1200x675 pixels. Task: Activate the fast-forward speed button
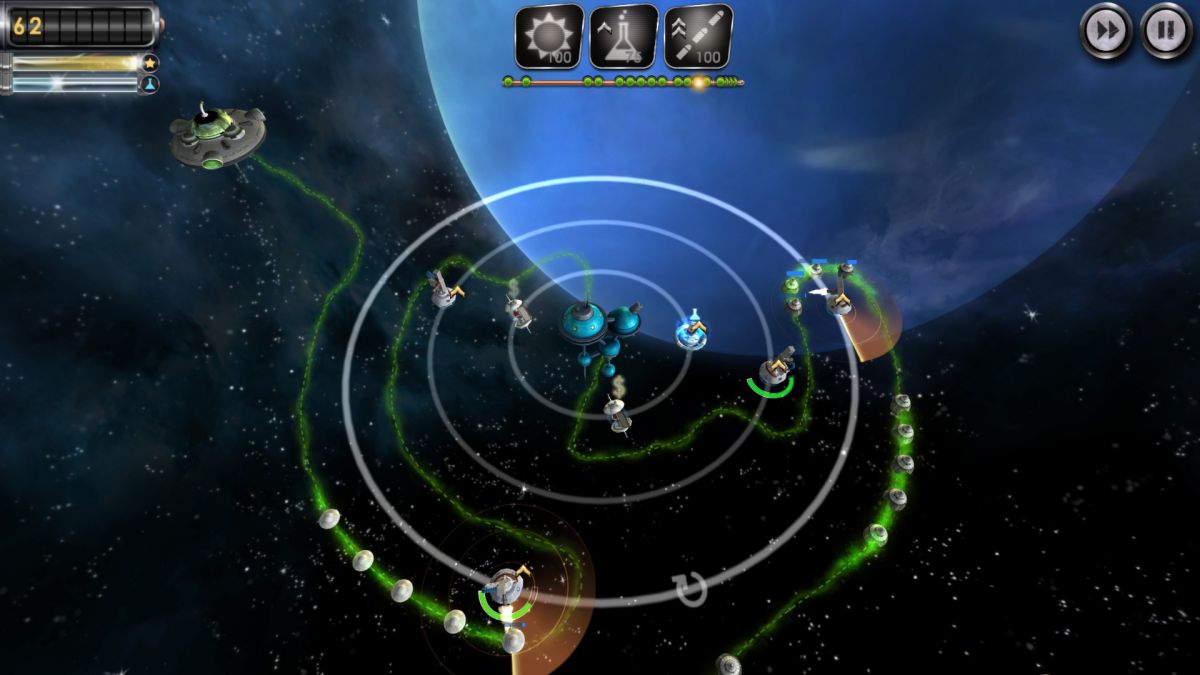pos(1106,31)
